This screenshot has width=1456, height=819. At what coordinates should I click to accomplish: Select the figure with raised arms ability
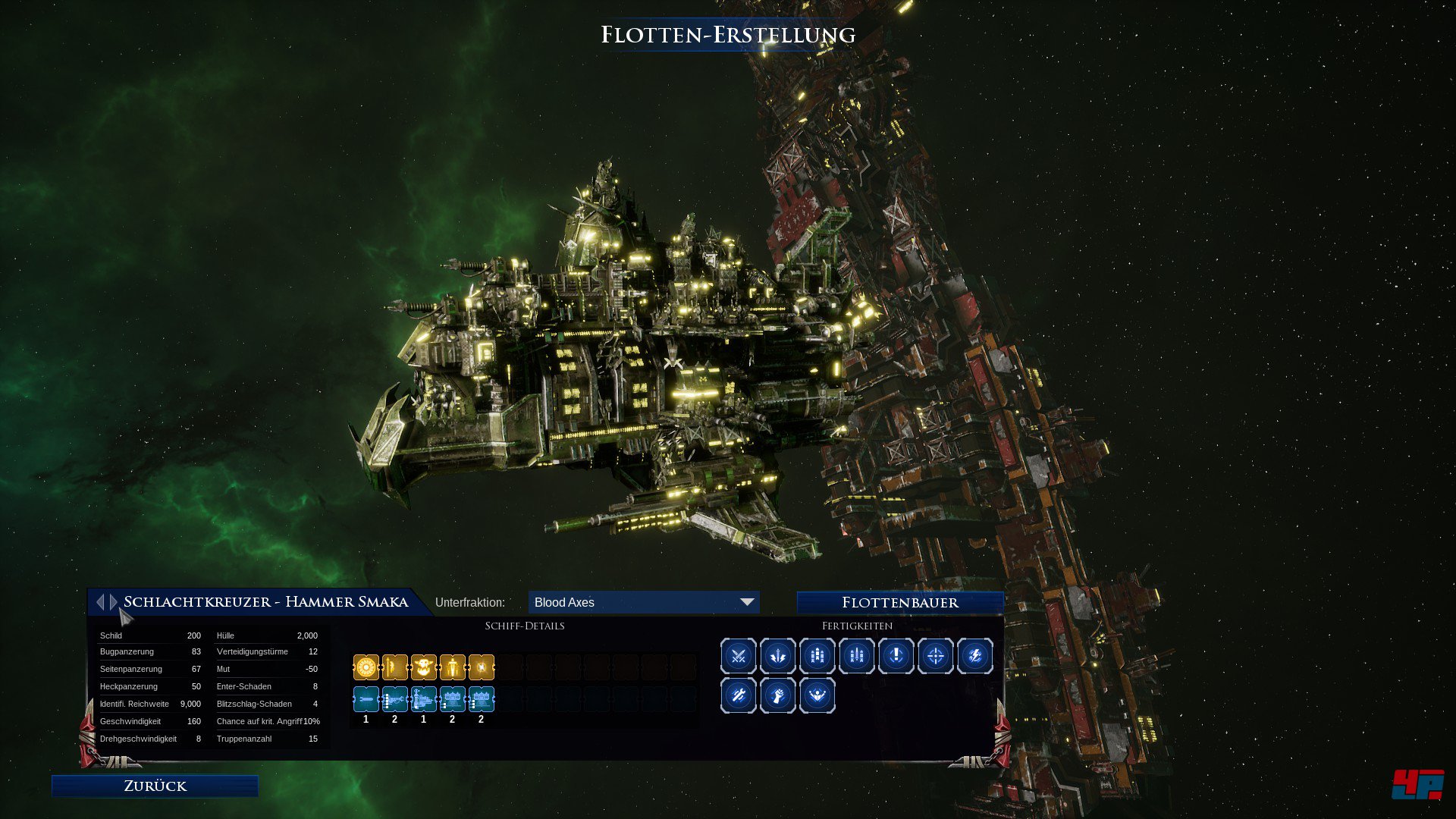pyautogui.click(x=817, y=695)
